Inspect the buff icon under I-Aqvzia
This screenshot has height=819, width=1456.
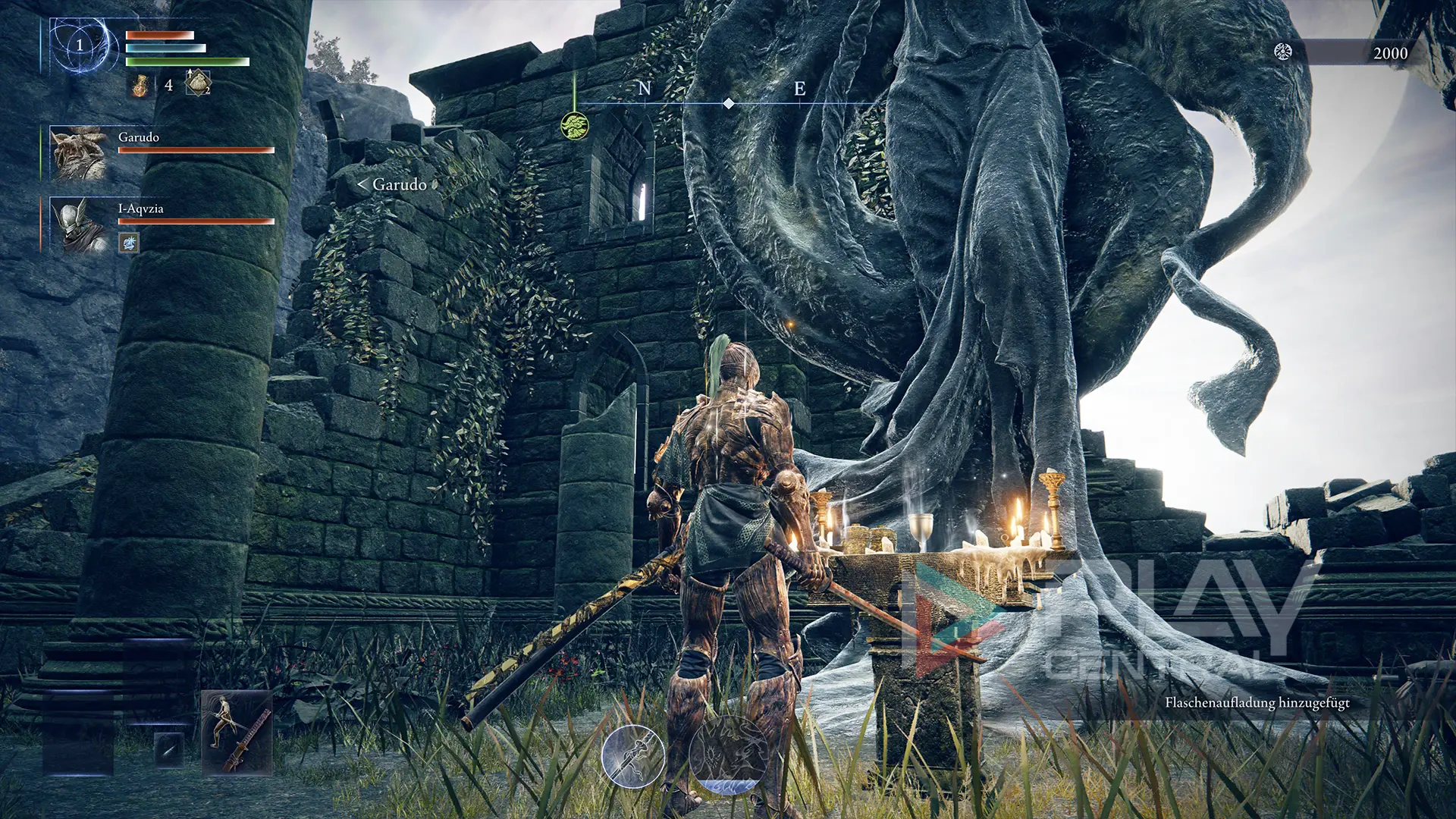(129, 243)
